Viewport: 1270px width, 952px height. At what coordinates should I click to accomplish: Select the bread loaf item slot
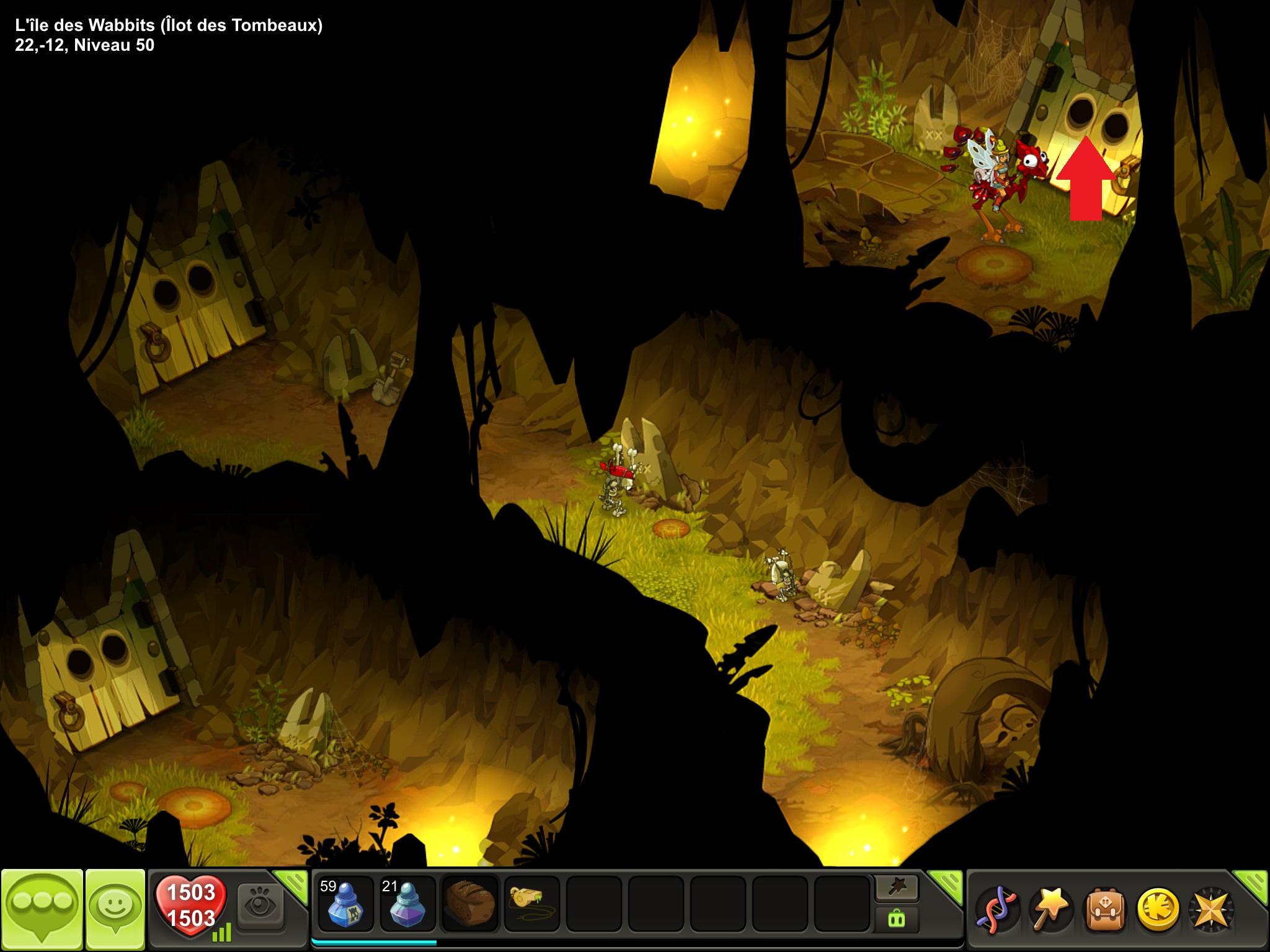point(469,904)
